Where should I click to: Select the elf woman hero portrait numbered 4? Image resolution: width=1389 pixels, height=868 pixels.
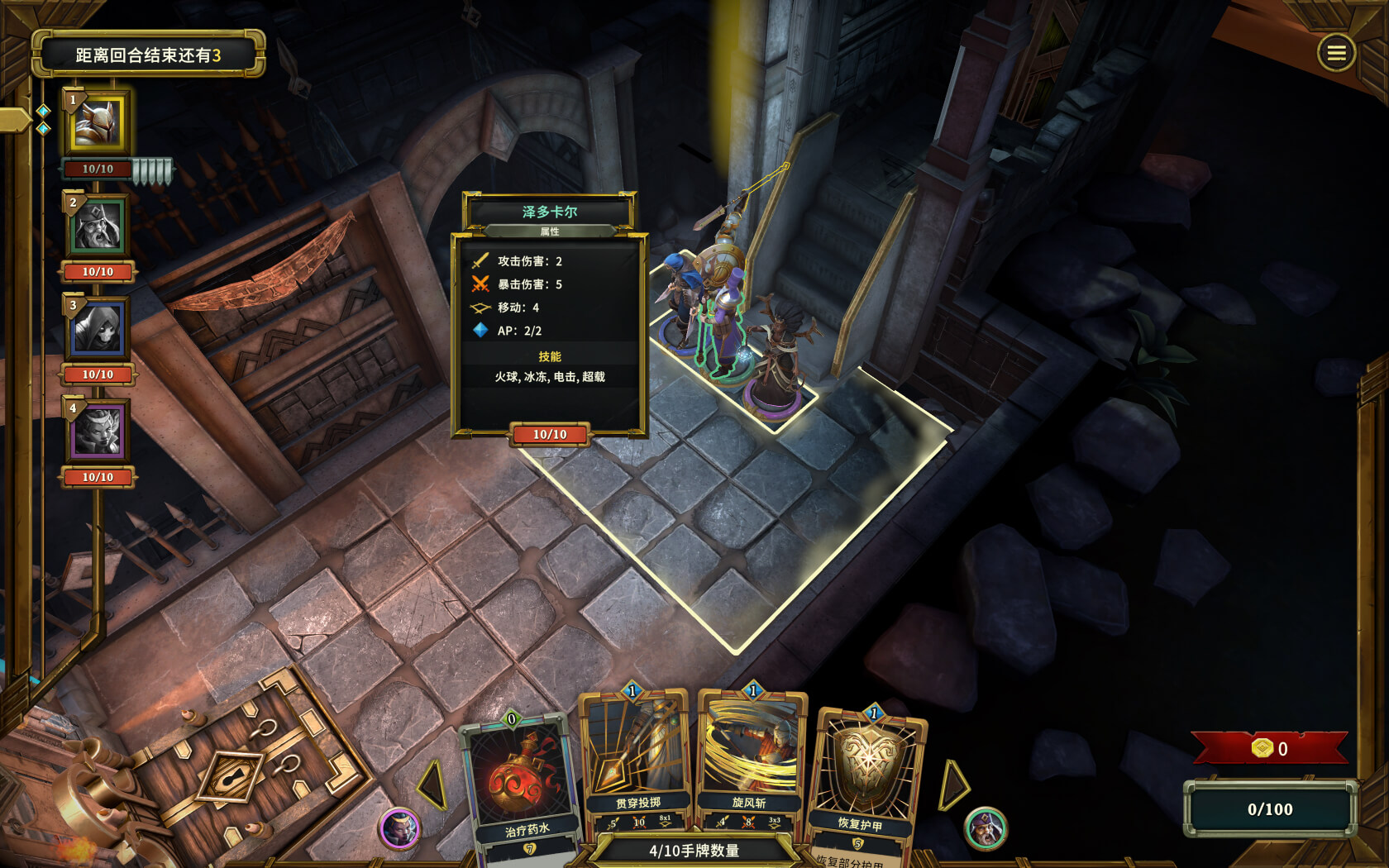[x=98, y=432]
